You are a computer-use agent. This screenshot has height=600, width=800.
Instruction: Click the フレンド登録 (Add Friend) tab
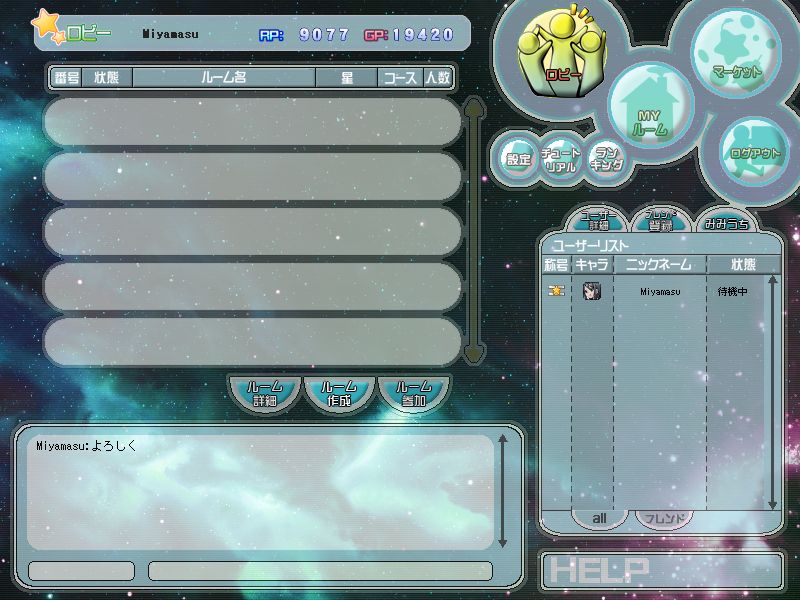[x=660, y=220]
